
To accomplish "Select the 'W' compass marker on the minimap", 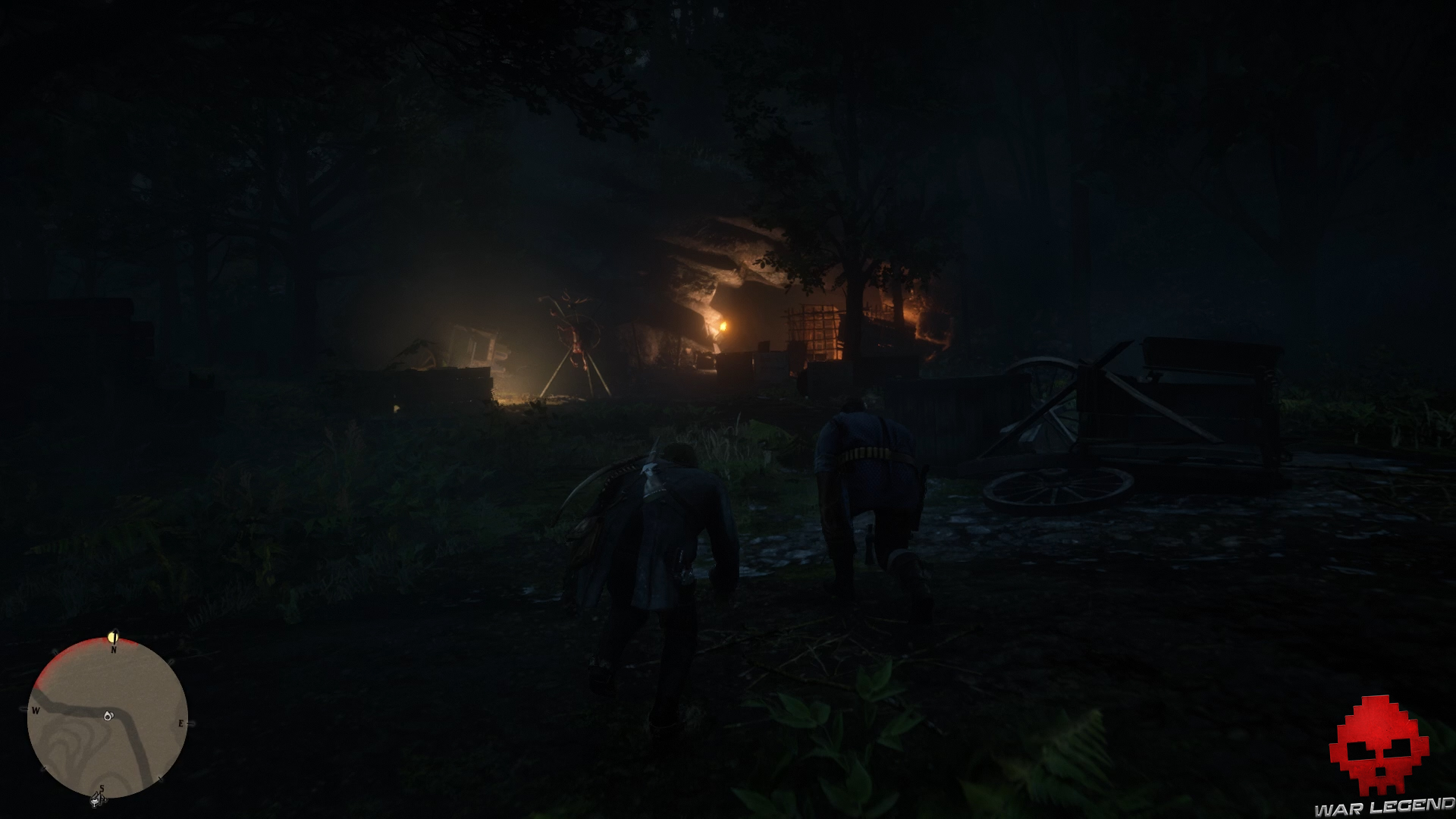I will [x=35, y=710].
